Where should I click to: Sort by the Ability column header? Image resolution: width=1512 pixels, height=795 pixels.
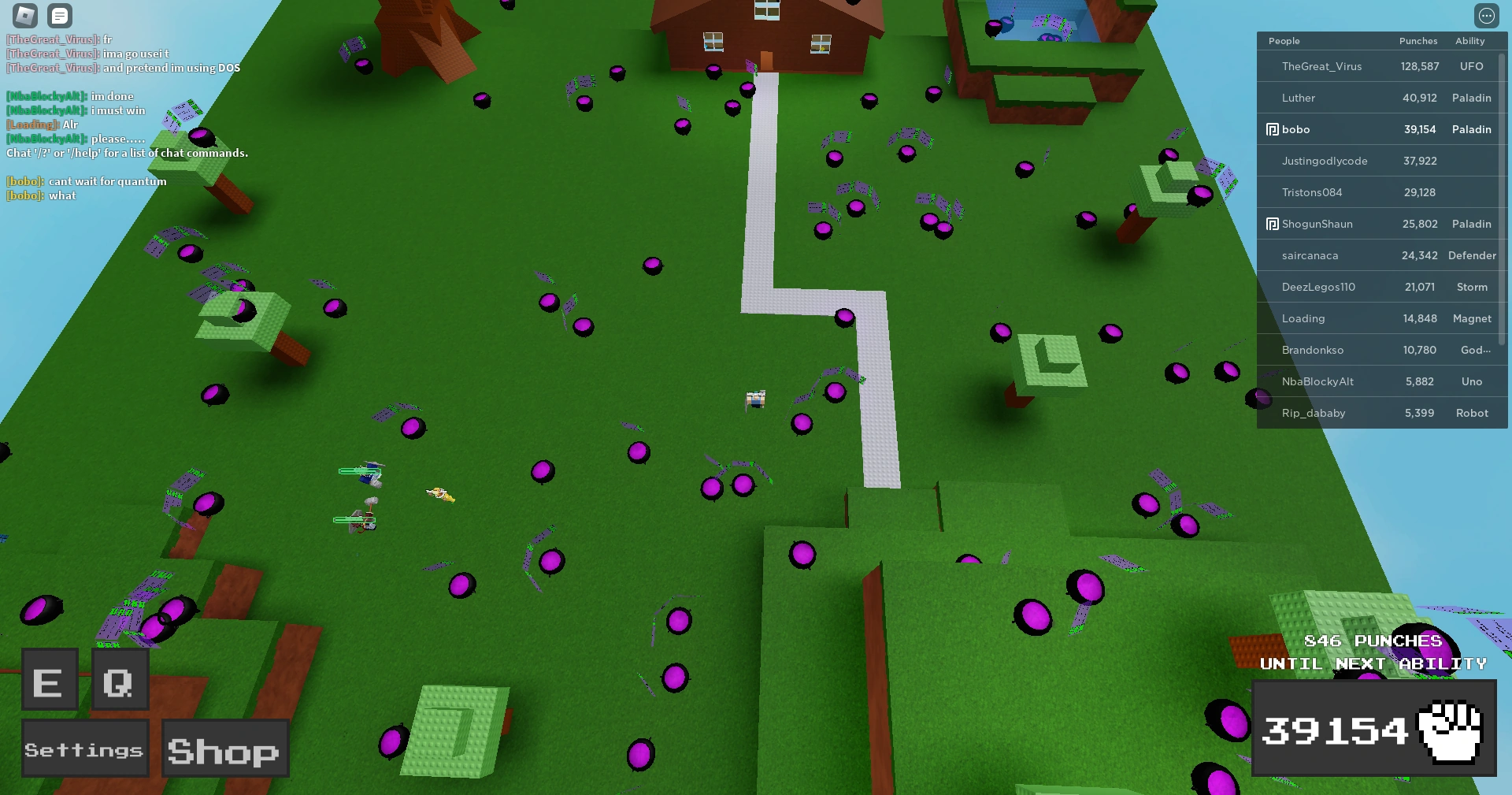[x=1472, y=40]
